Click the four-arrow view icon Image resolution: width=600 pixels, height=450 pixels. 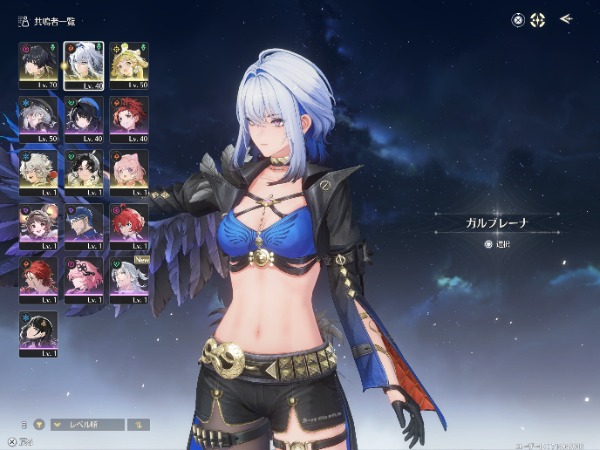pos(539,19)
